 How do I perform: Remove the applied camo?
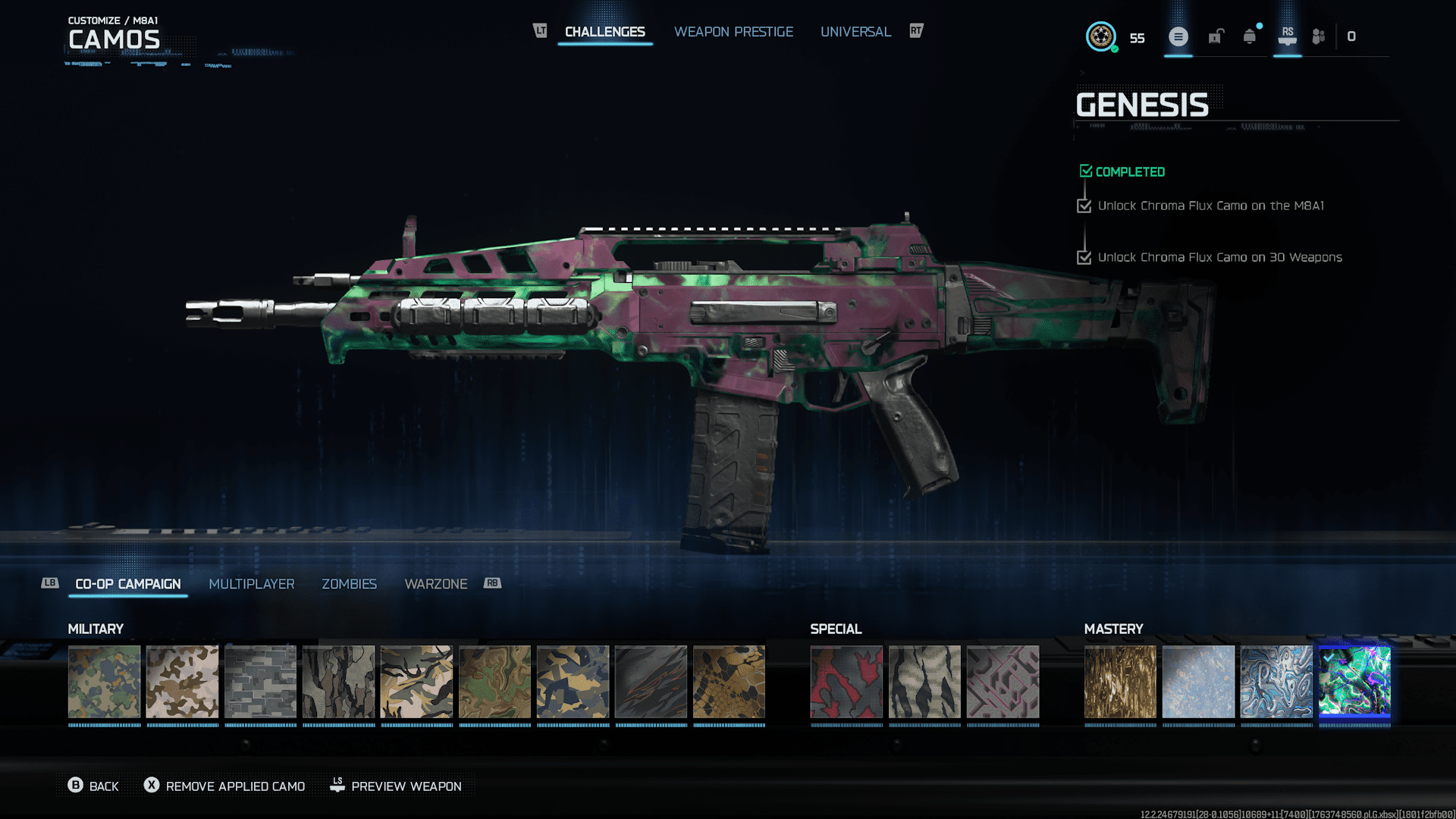[225, 786]
